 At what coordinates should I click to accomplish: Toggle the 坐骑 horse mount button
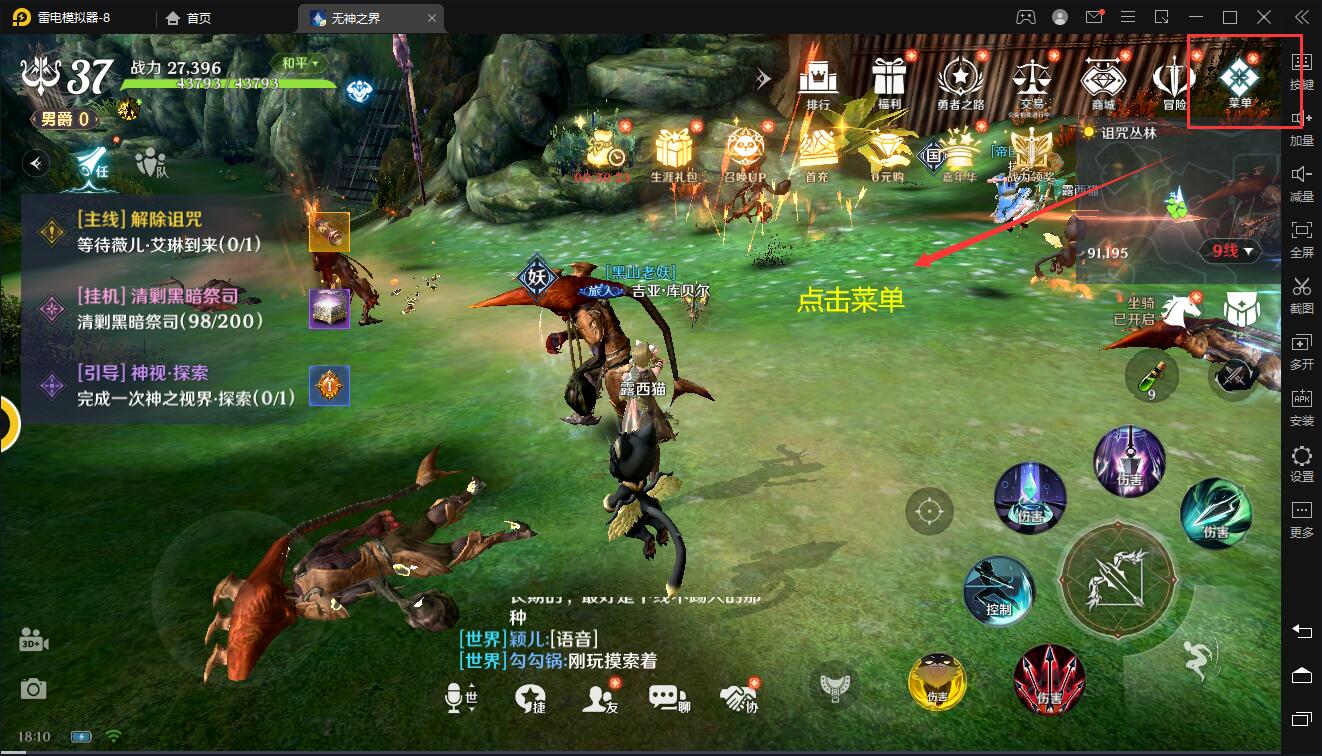coord(1178,309)
